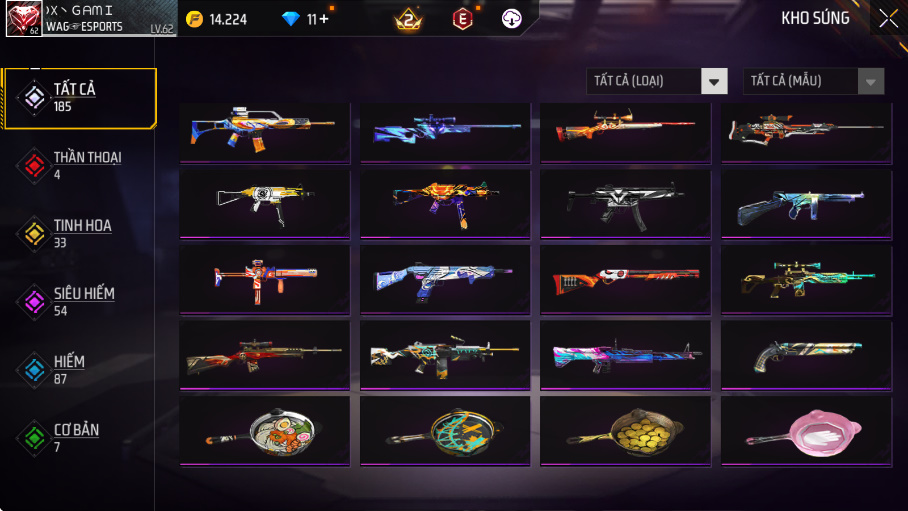The image size is (908, 511).
Task: Choose the pink frying pan skin
Action: click(806, 431)
